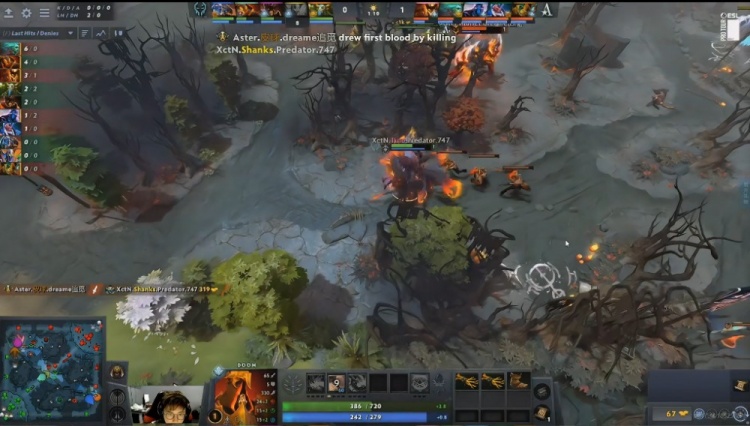Activate Doom's second ability icon
This screenshot has width=750, height=426.
(337, 382)
